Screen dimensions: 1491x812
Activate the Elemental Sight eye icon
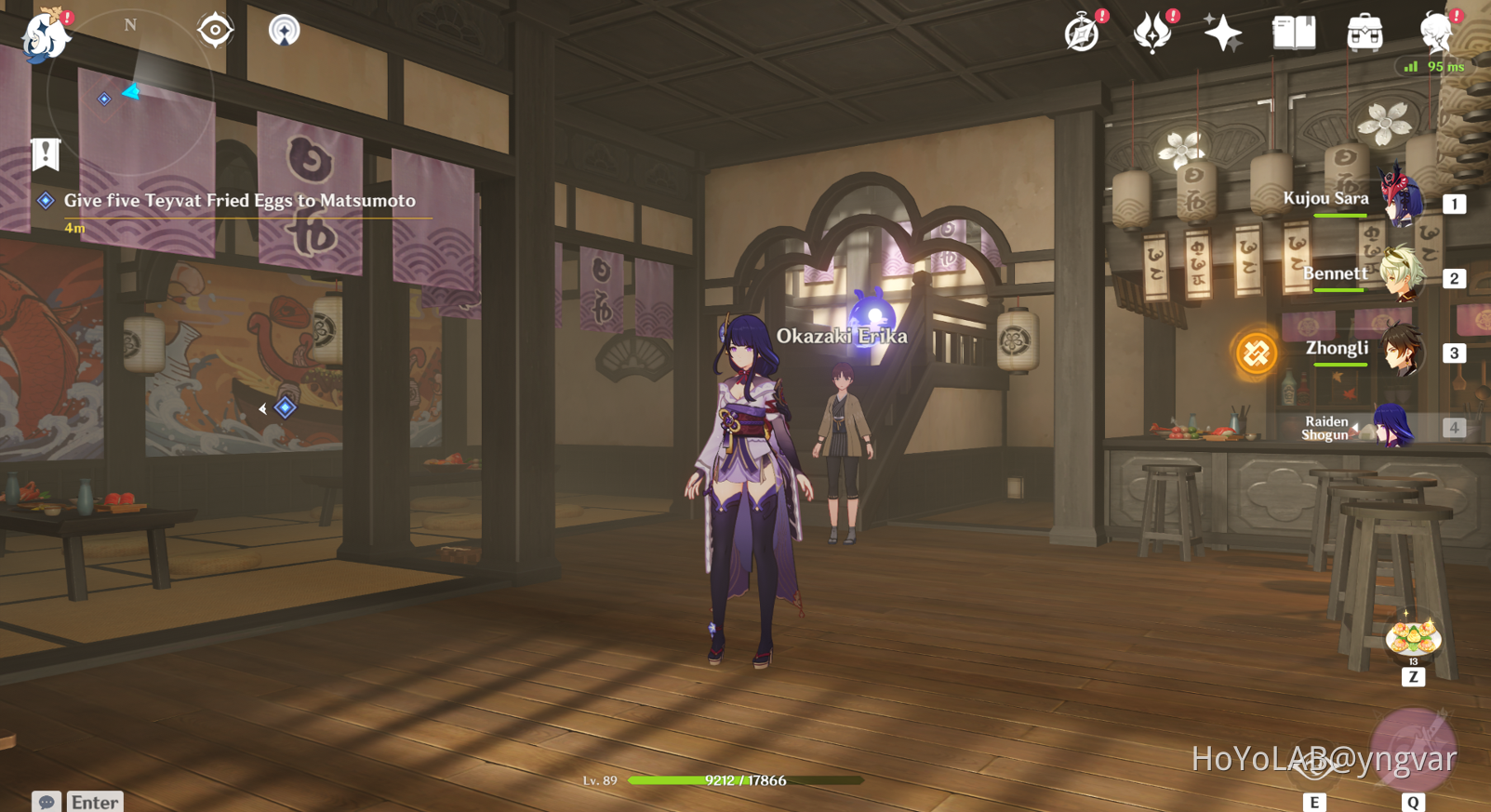click(216, 29)
